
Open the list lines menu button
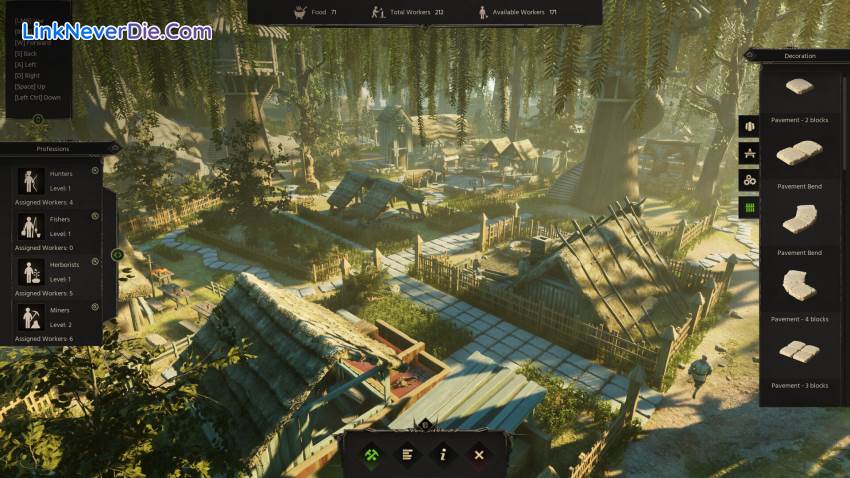(x=407, y=454)
